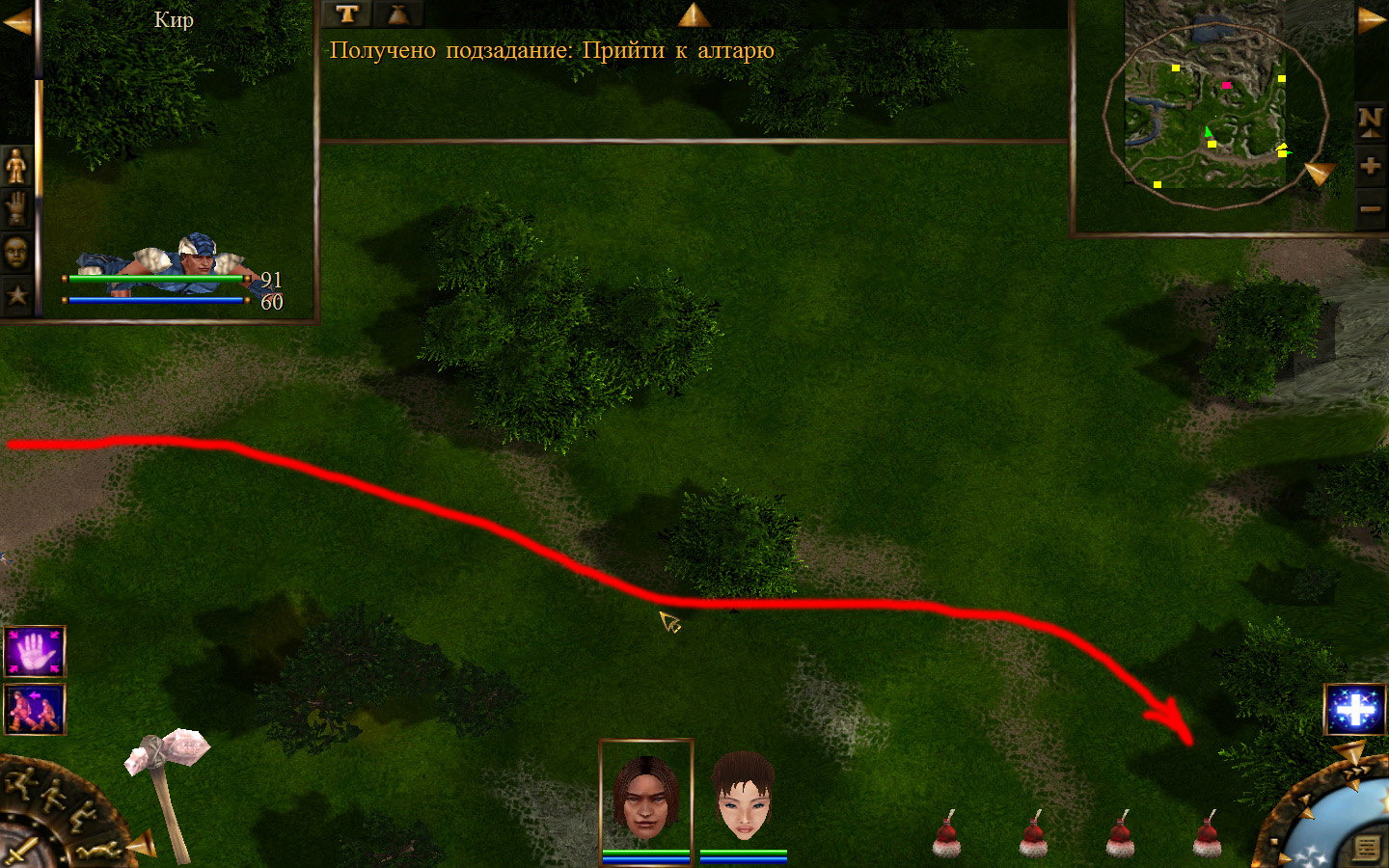1389x868 pixels.
Task: Zoom out the minimap with minus button
Action: tap(1370, 208)
